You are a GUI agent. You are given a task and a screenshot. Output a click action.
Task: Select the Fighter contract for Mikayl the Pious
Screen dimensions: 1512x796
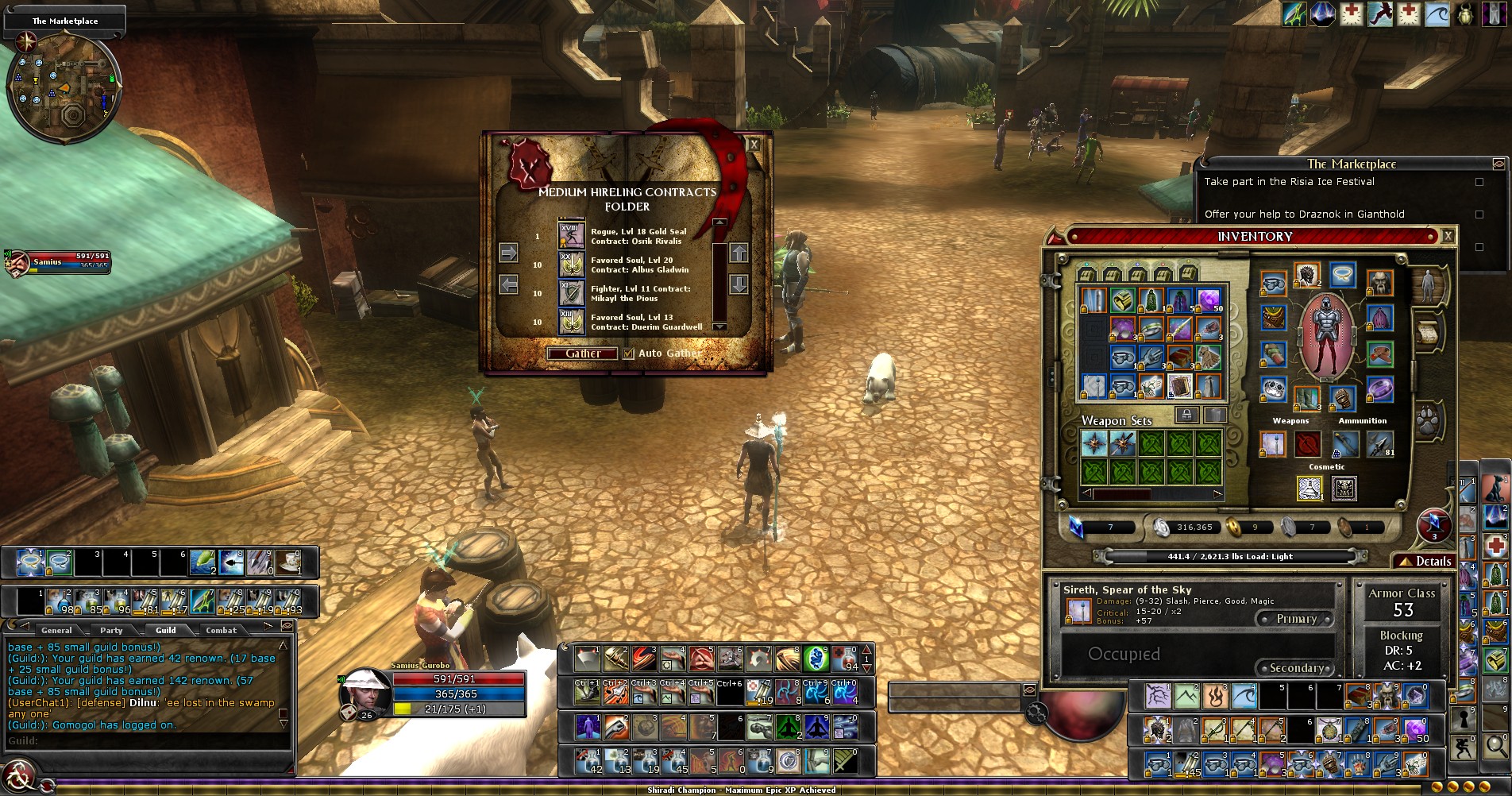point(572,293)
